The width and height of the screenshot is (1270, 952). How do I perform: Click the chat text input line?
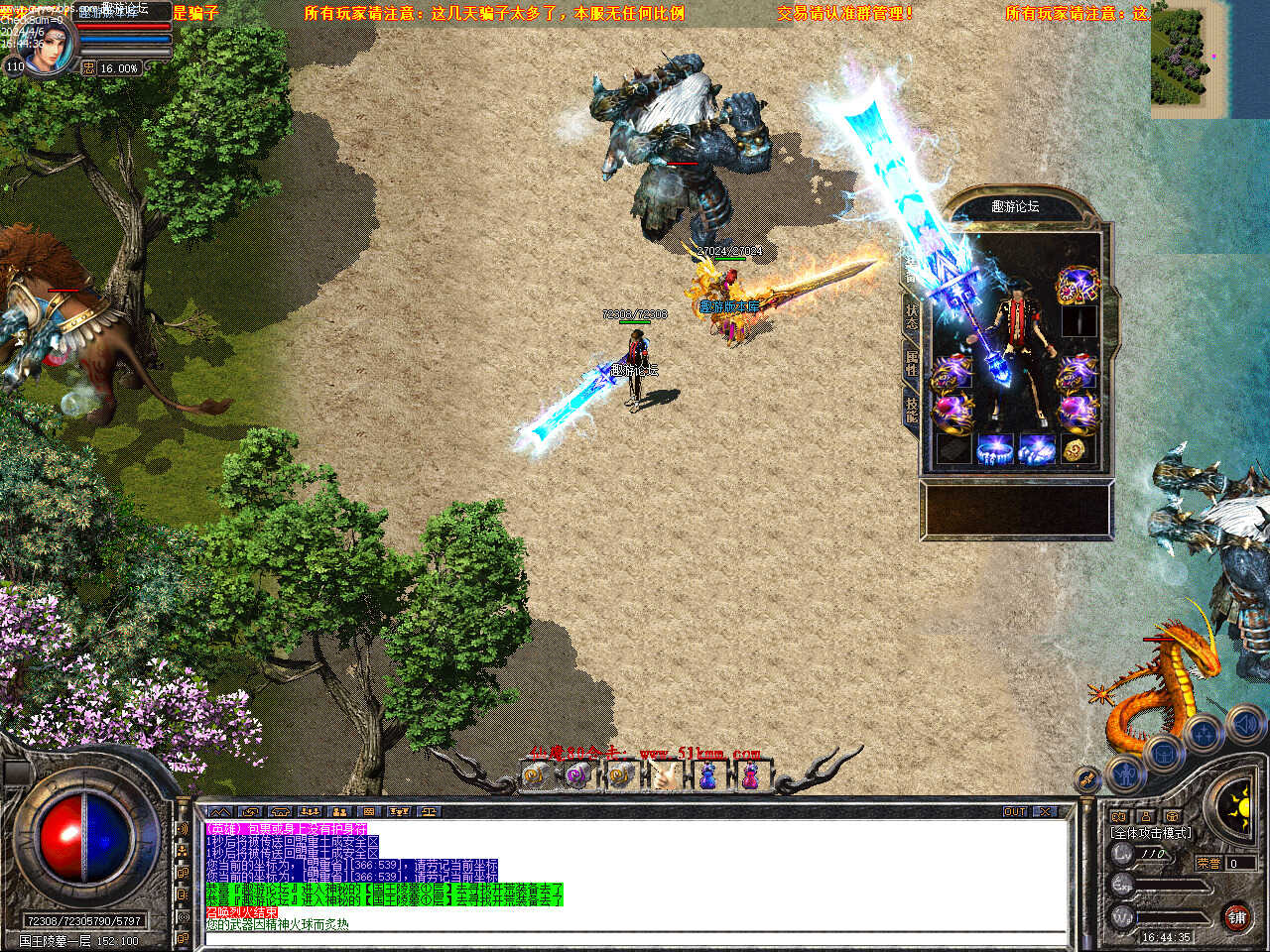point(635,938)
